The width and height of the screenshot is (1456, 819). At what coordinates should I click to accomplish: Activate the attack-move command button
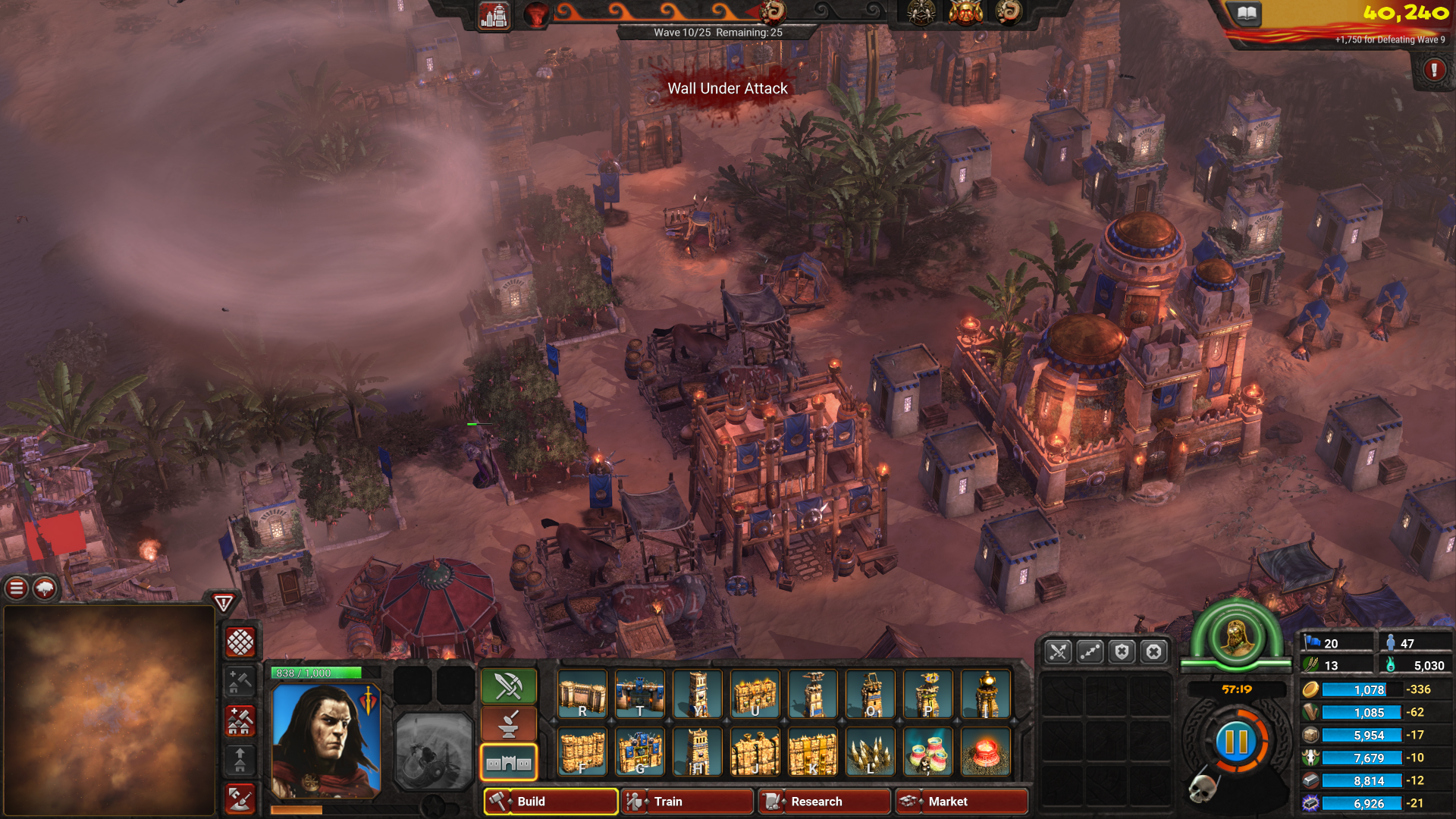tap(1058, 652)
